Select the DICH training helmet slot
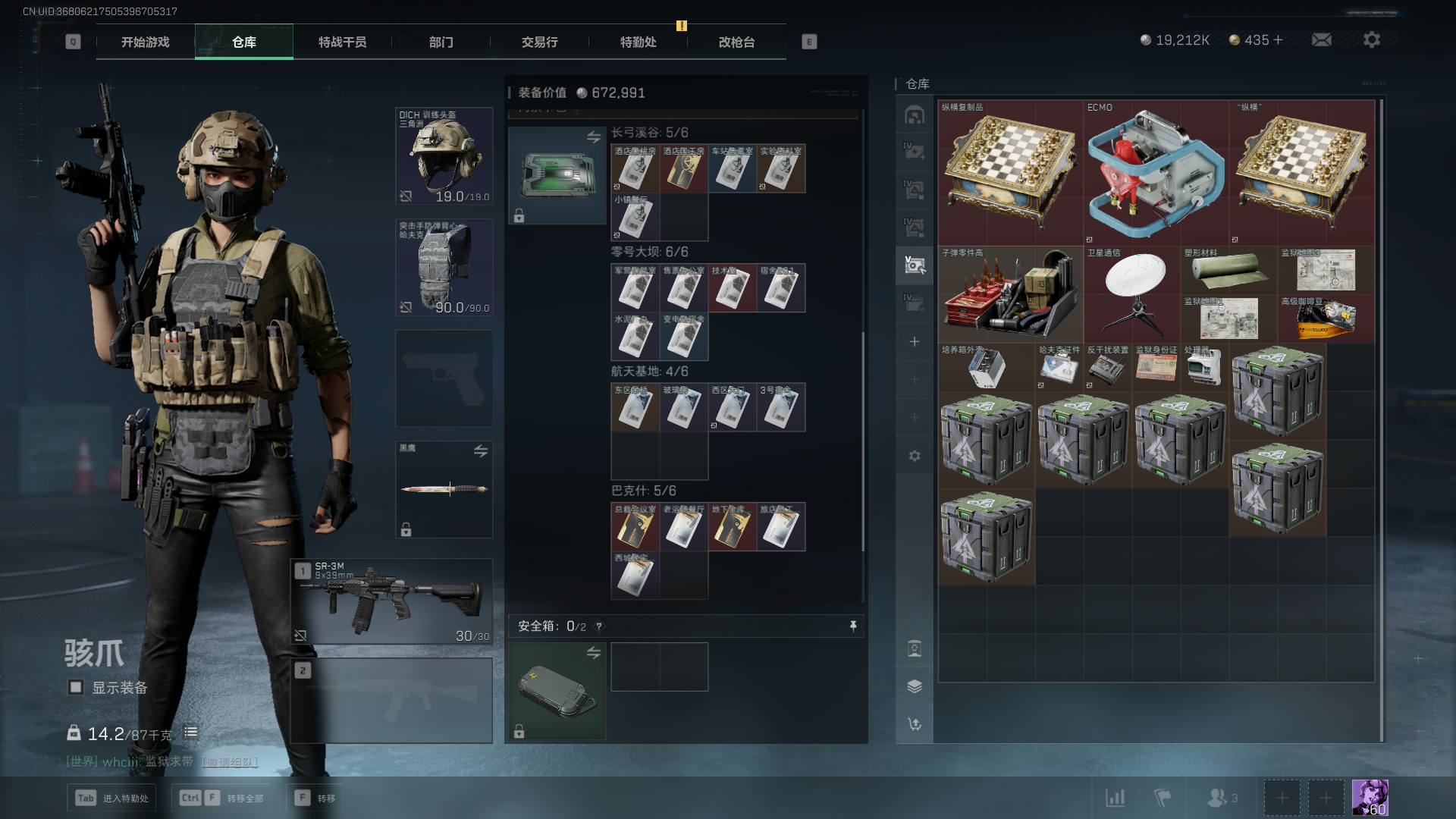The width and height of the screenshot is (1456, 819). click(x=444, y=156)
